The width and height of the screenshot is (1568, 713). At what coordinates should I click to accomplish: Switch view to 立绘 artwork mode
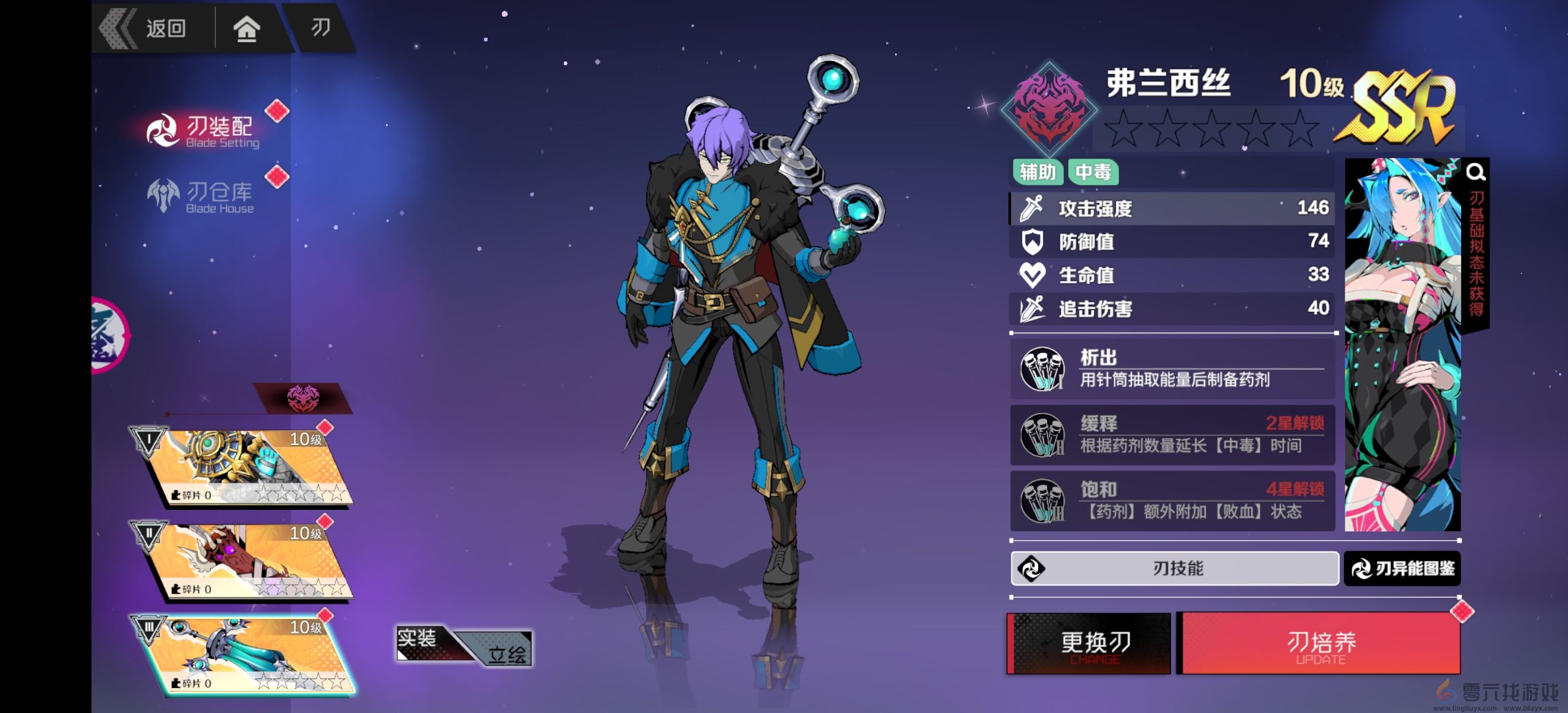507,654
